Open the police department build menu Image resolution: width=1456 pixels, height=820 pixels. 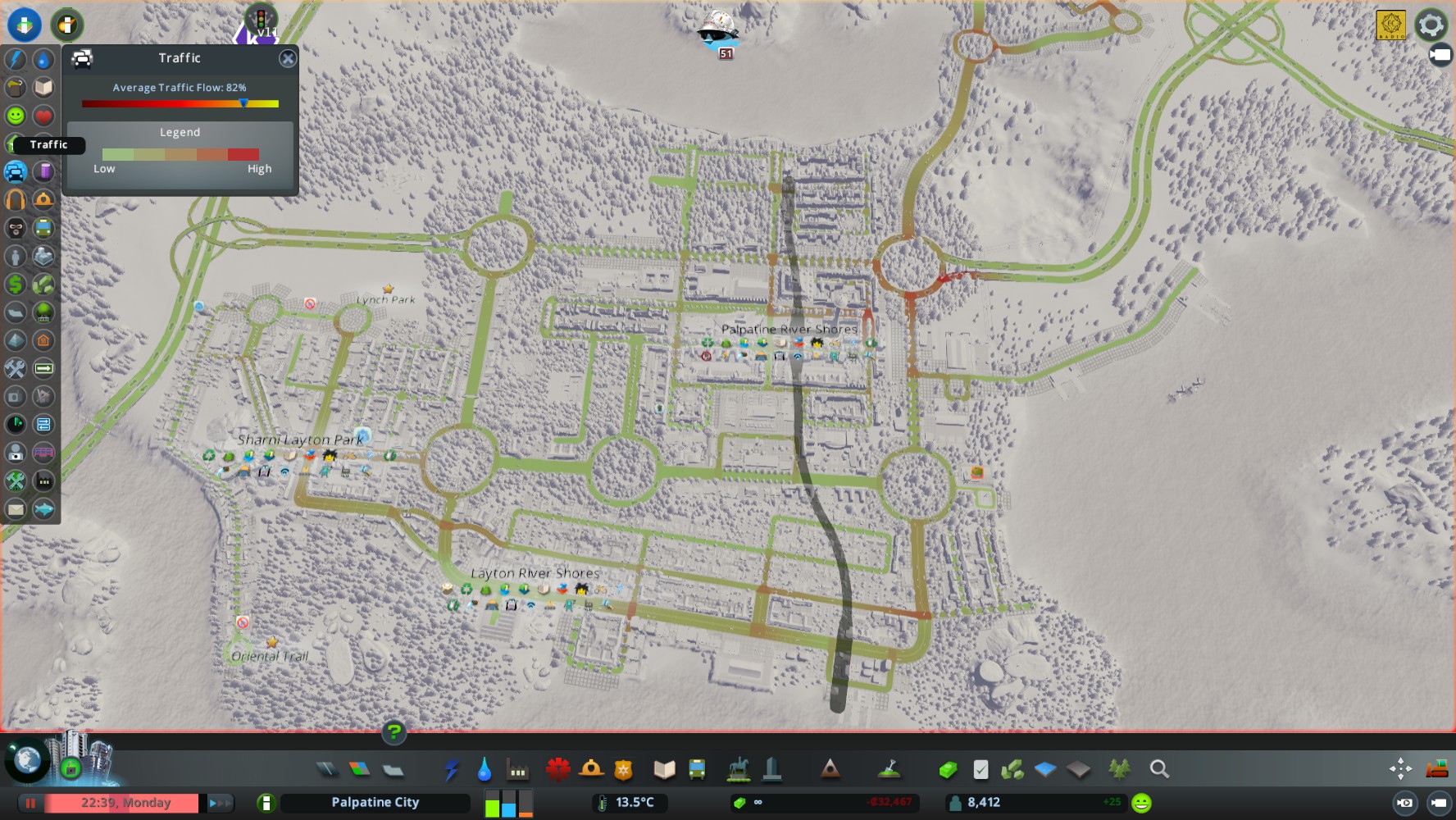pos(624,769)
